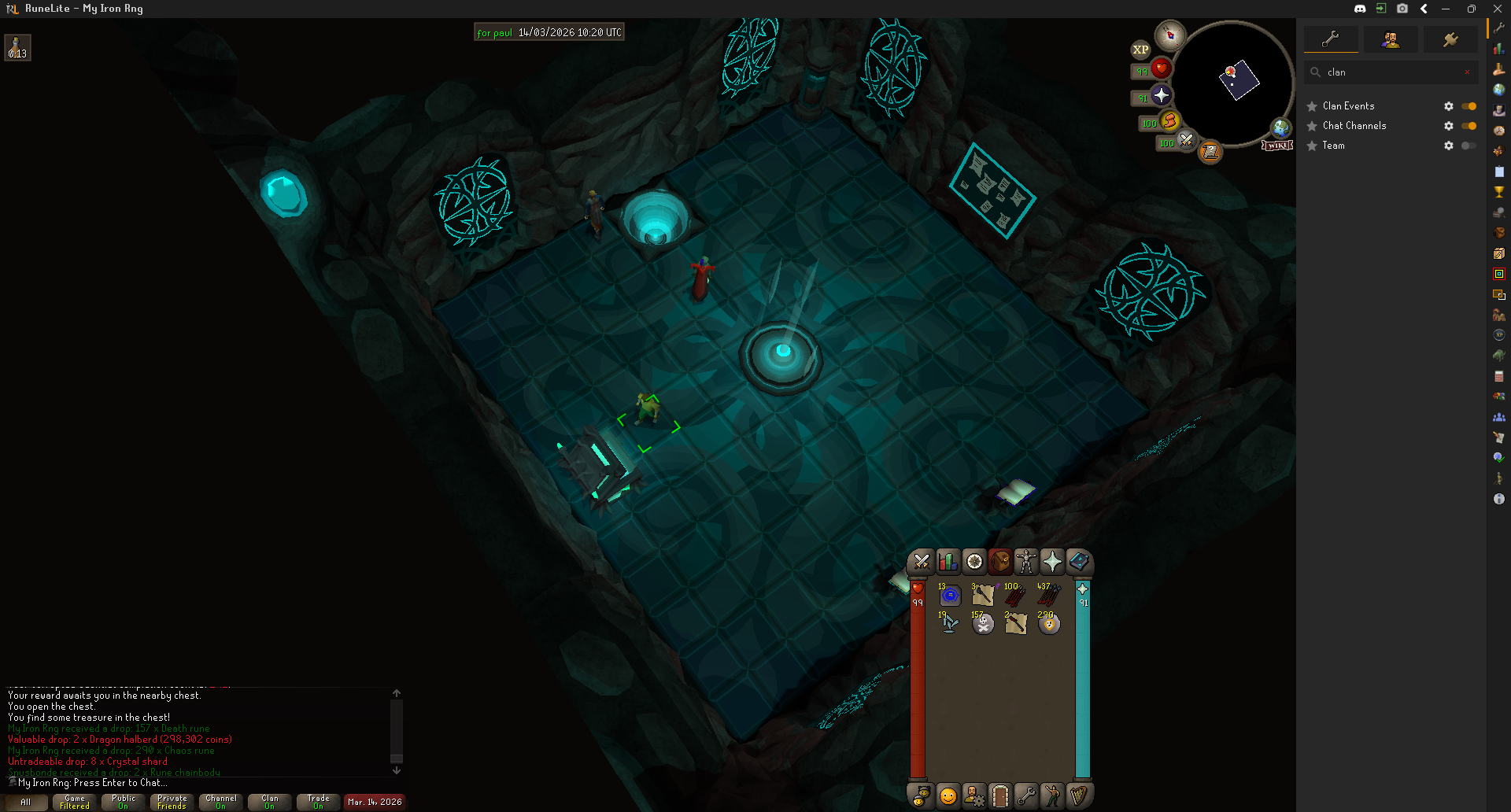Activate the special attack orb
1511x812 pixels.
(1186, 141)
